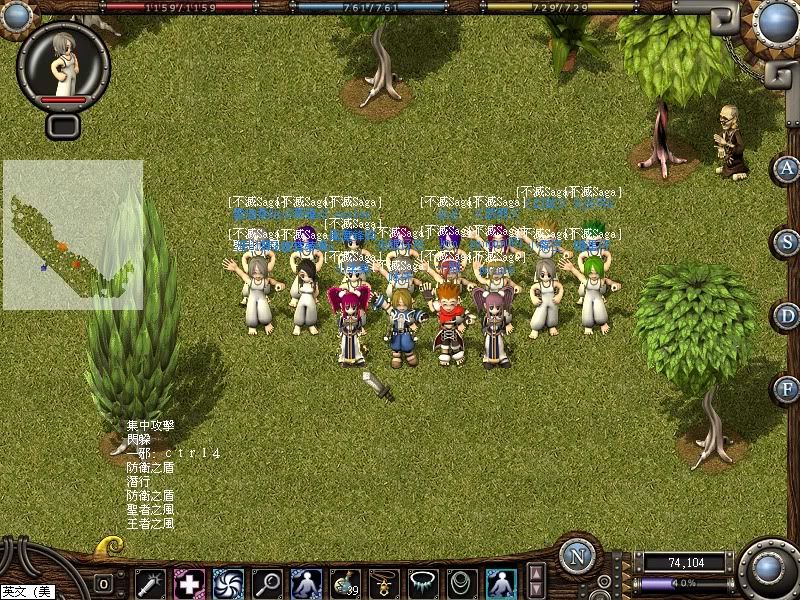Click the round A side button

pos(788,168)
